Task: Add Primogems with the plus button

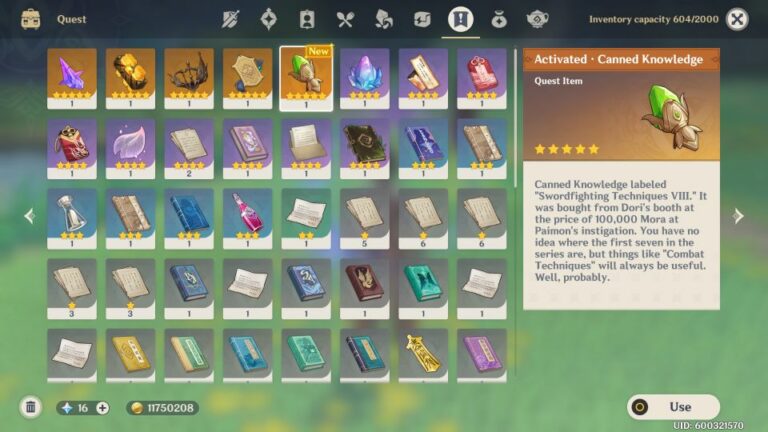Action: (x=102, y=408)
